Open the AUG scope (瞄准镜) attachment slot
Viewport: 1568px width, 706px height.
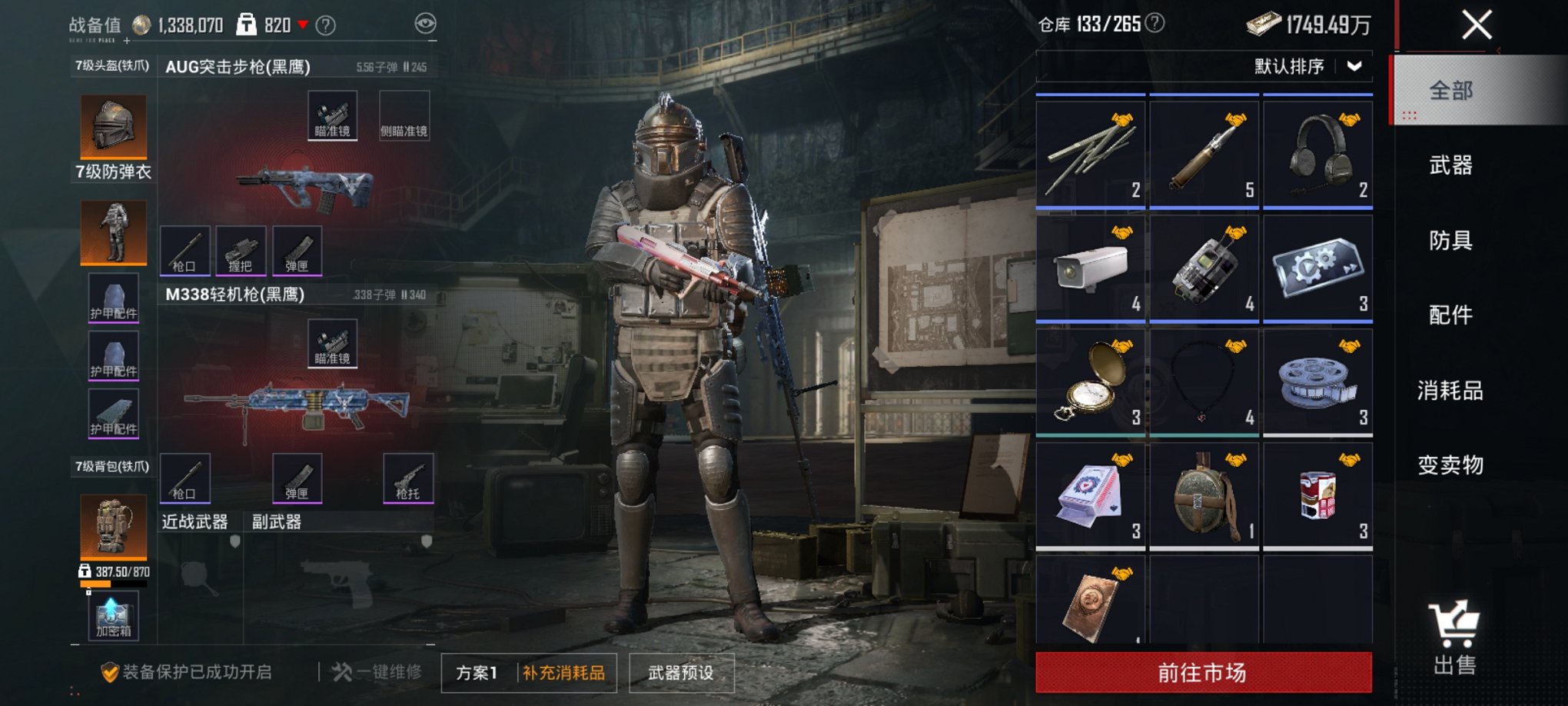pos(332,113)
